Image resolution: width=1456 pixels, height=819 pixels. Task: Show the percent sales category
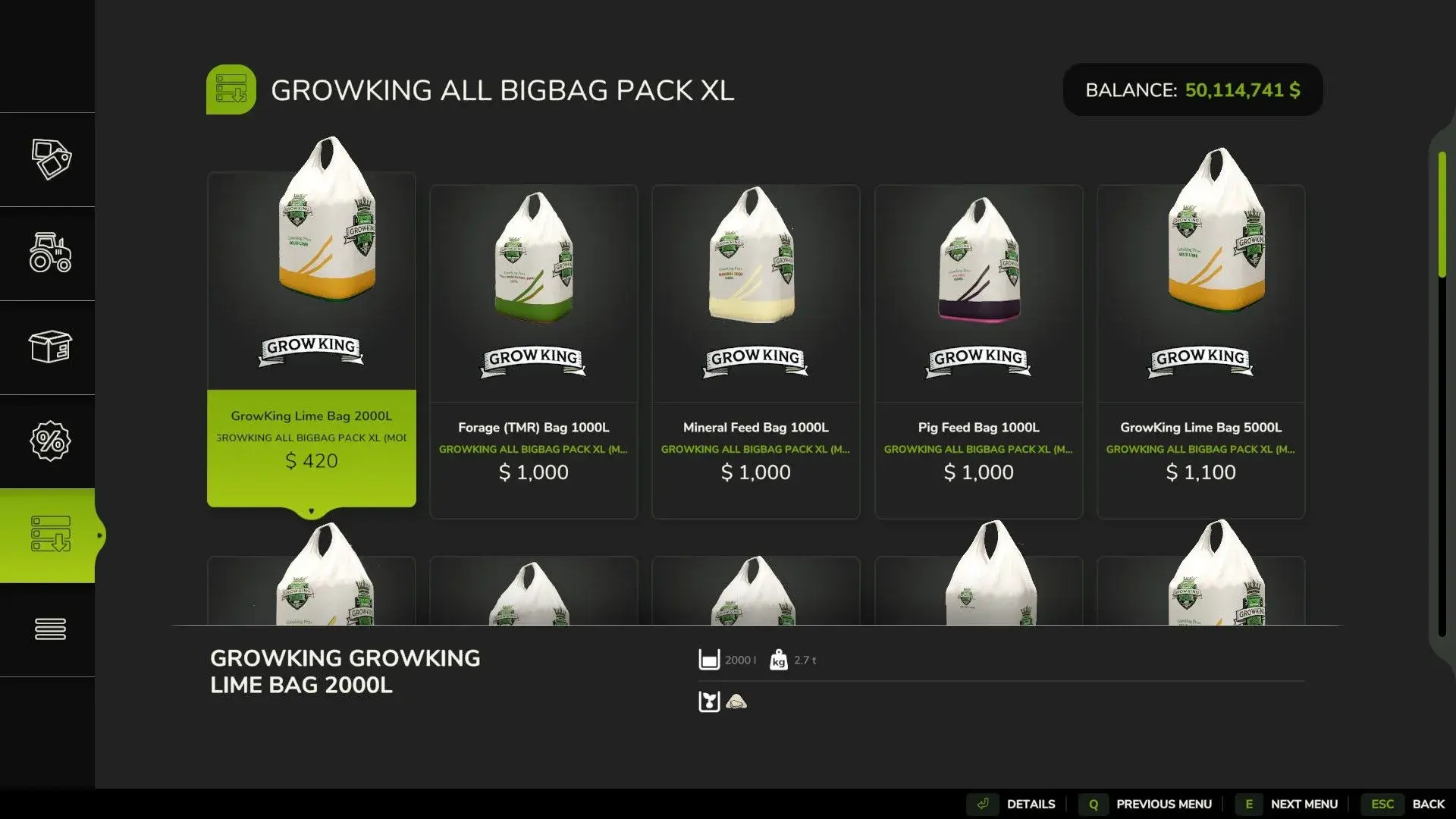(x=50, y=441)
